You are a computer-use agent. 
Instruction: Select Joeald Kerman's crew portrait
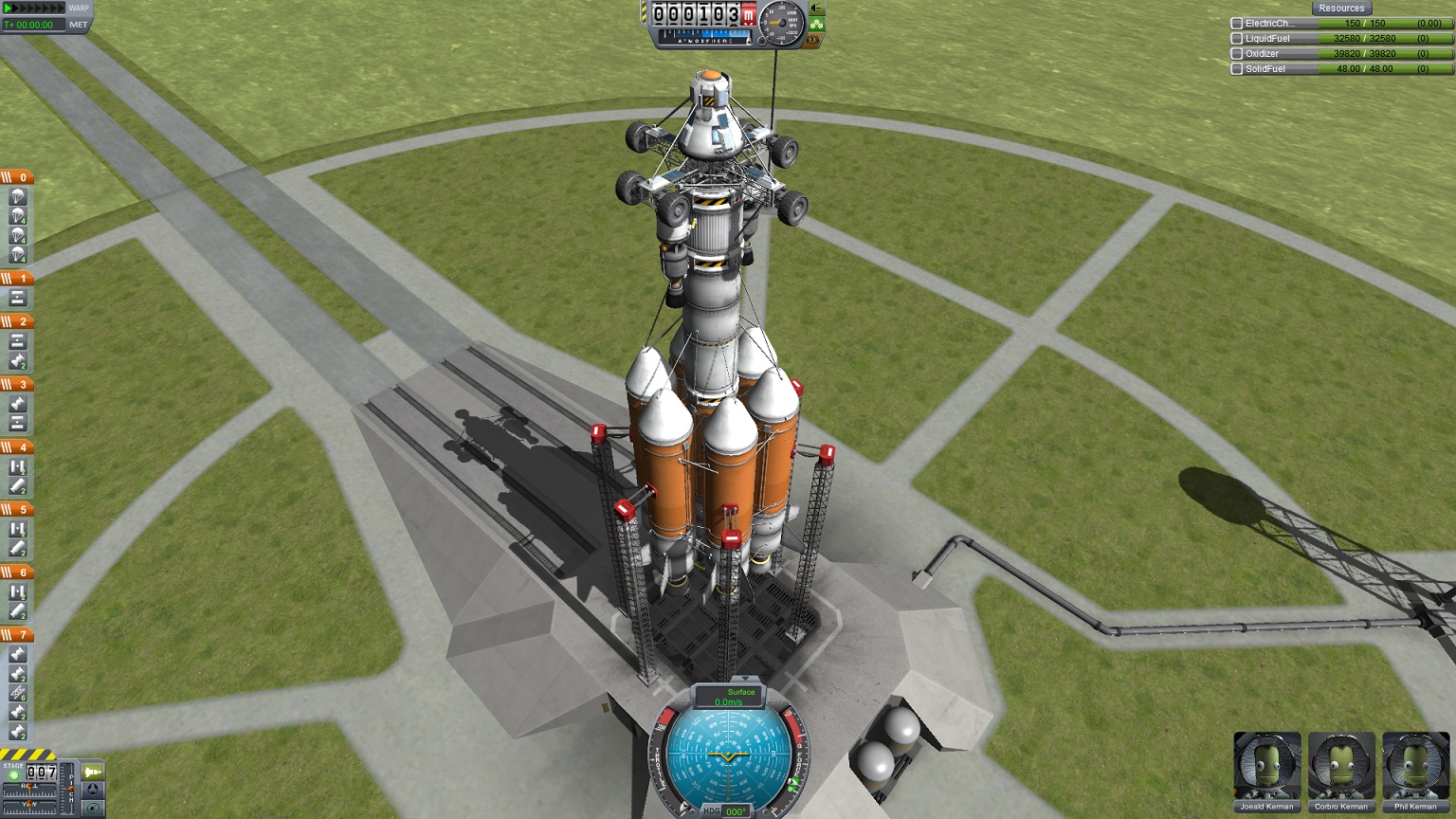coord(1266,766)
